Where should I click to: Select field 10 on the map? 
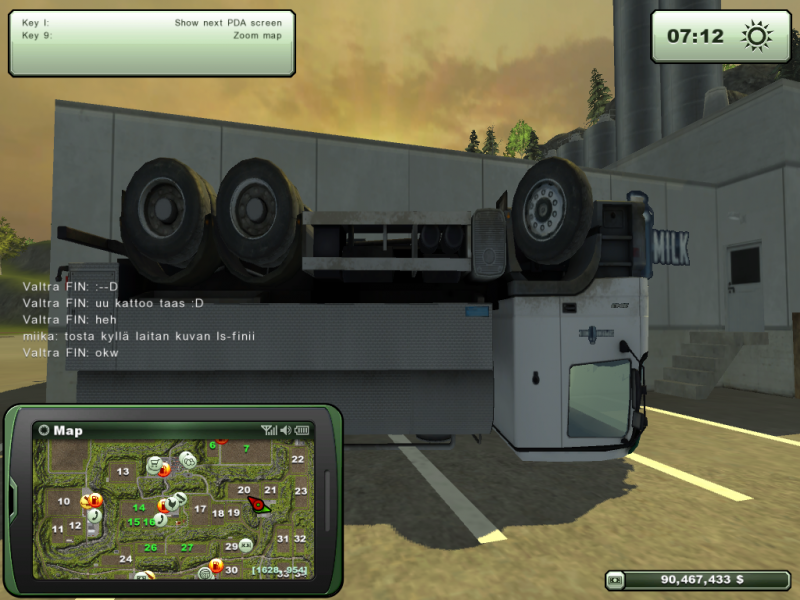point(64,501)
